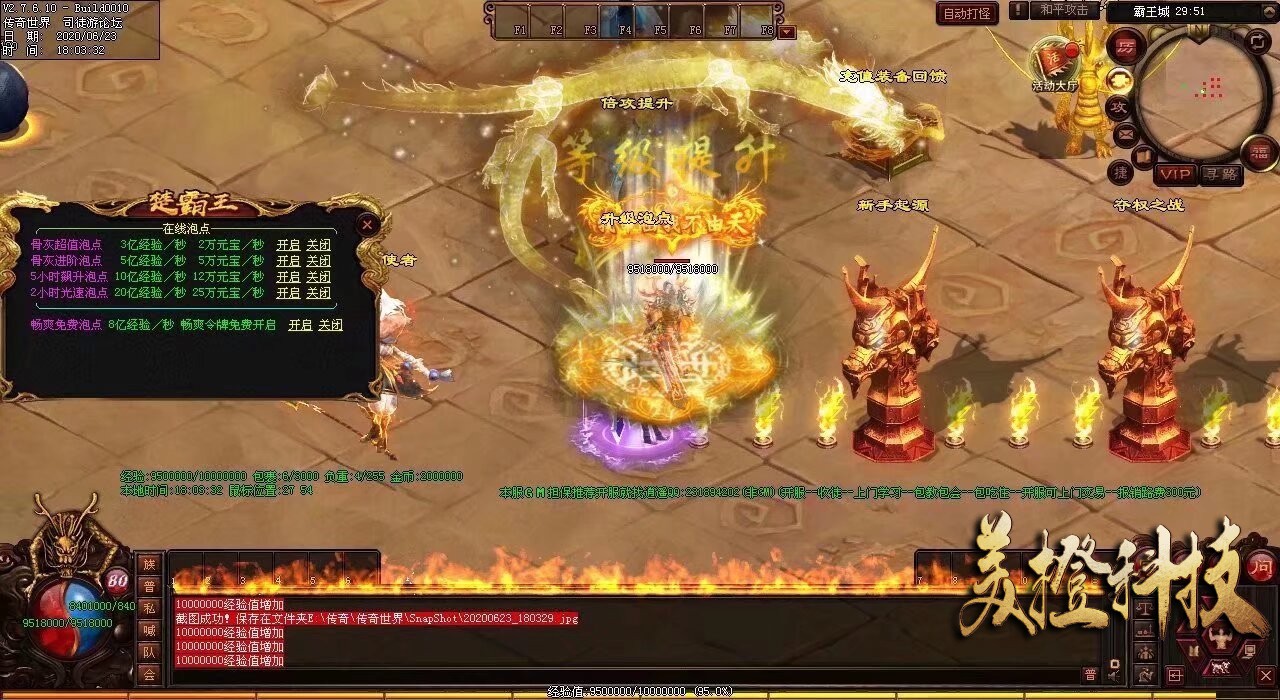Viewport: 1280px width, 700px height.
Task: Toggle the 自动打怪 auto-fight button
Action: (967, 13)
